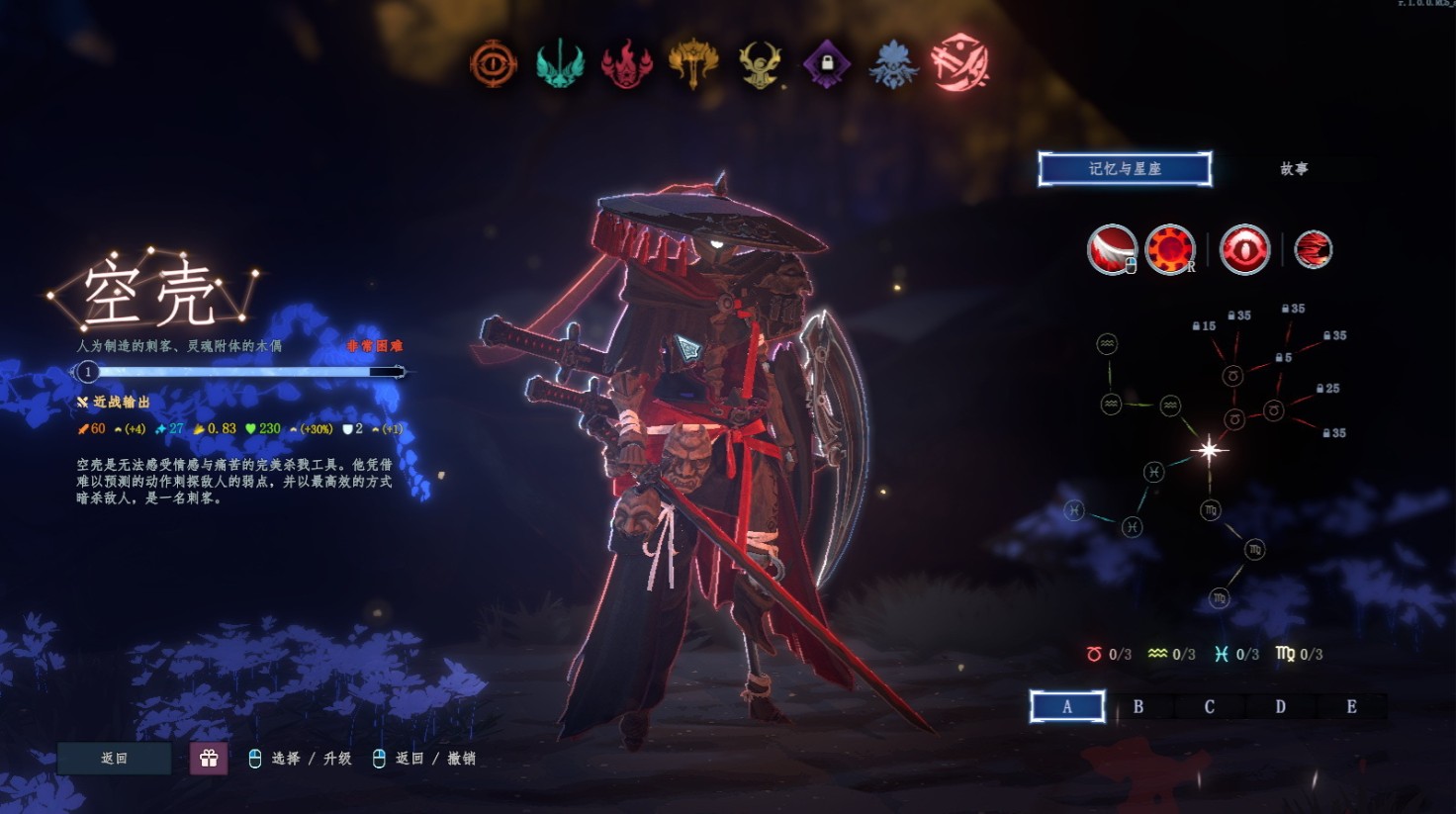View the red eye skill icon
This screenshot has height=814, width=1456.
tap(1244, 249)
